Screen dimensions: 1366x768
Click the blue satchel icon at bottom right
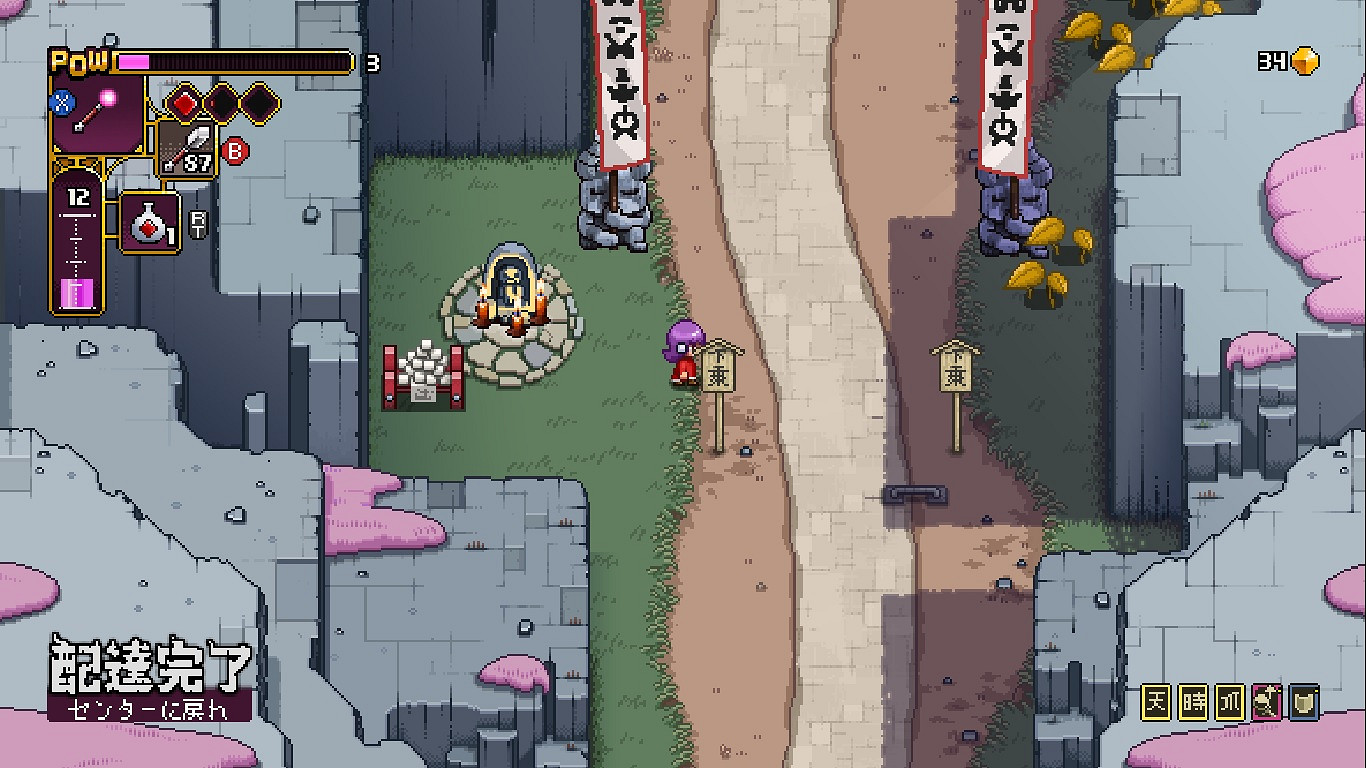coord(1305,702)
